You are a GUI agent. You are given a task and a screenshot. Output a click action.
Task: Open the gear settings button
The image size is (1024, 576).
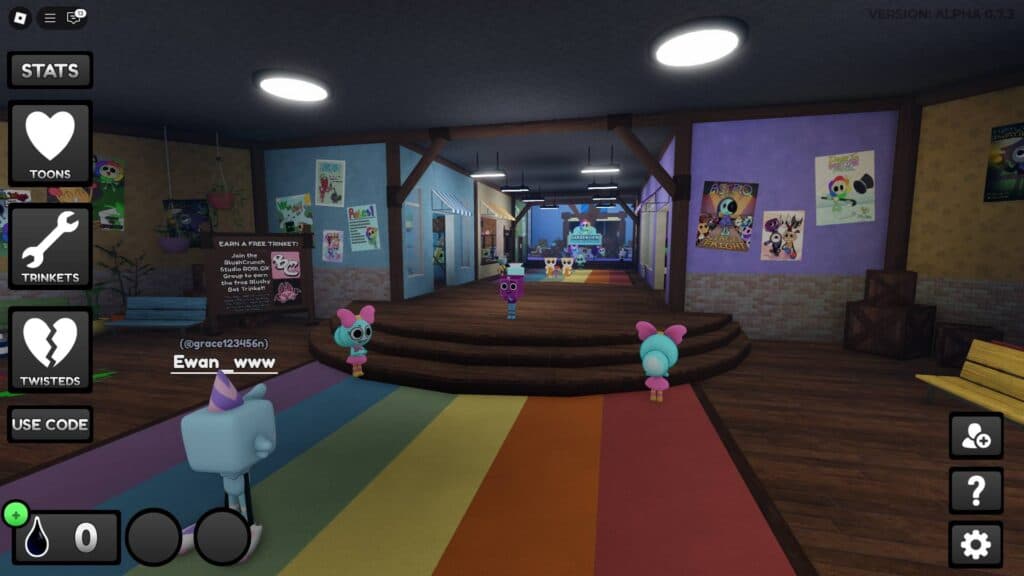975,544
